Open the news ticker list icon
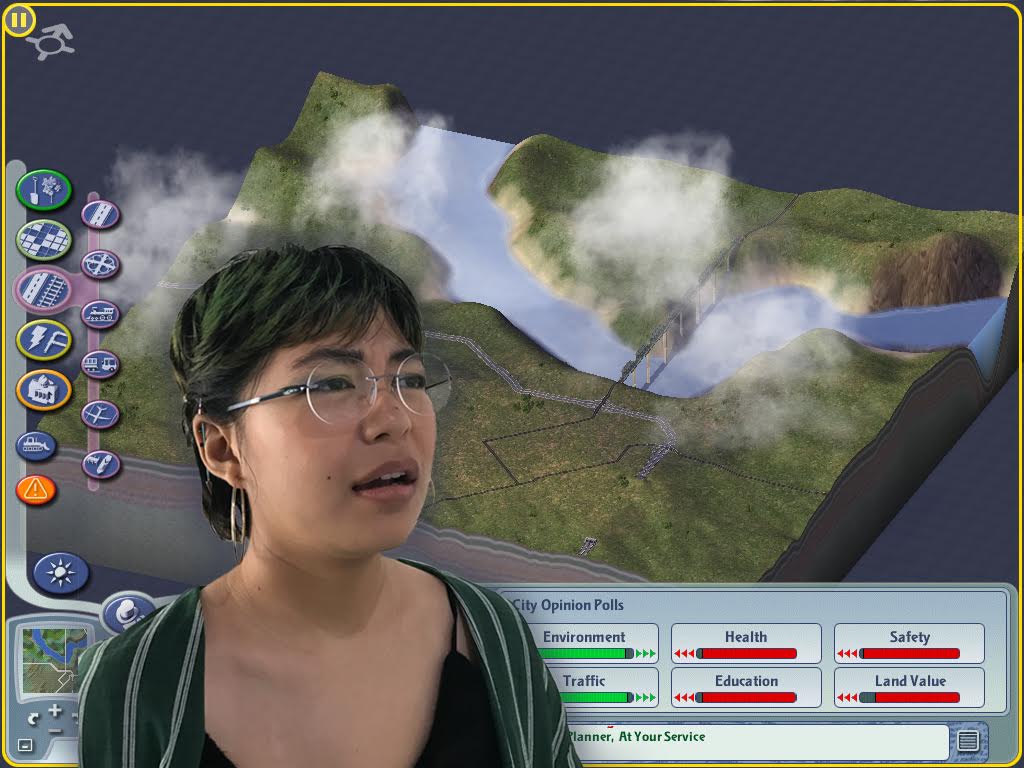The width and height of the screenshot is (1024, 768). coord(967,741)
